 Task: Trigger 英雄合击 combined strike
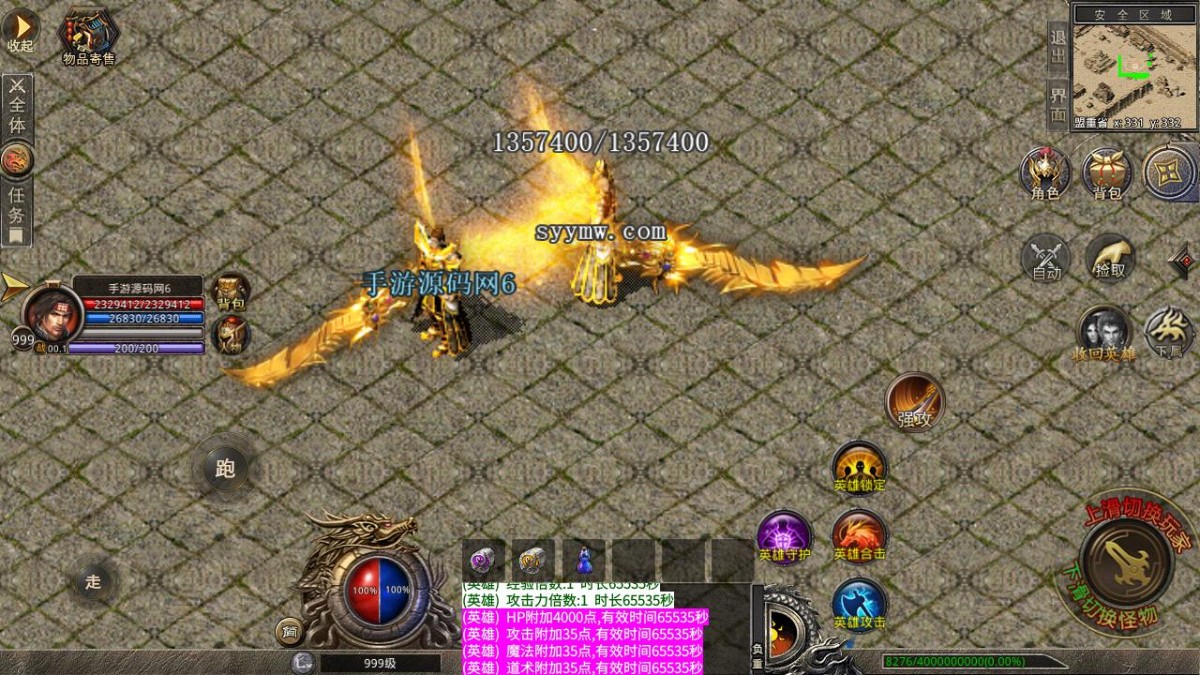(x=859, y=537)
